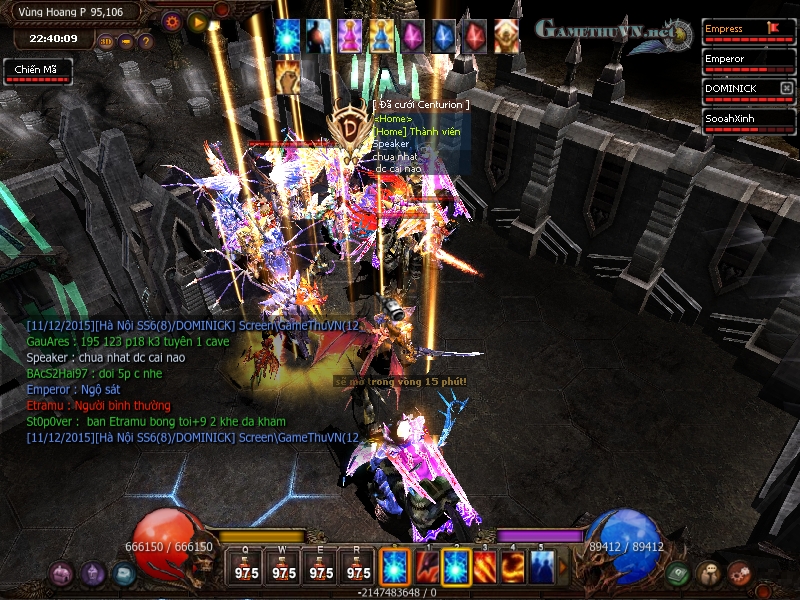Screen dimensions: 800x600
Task: Use the W potion slot
Action: coord(284,567)
